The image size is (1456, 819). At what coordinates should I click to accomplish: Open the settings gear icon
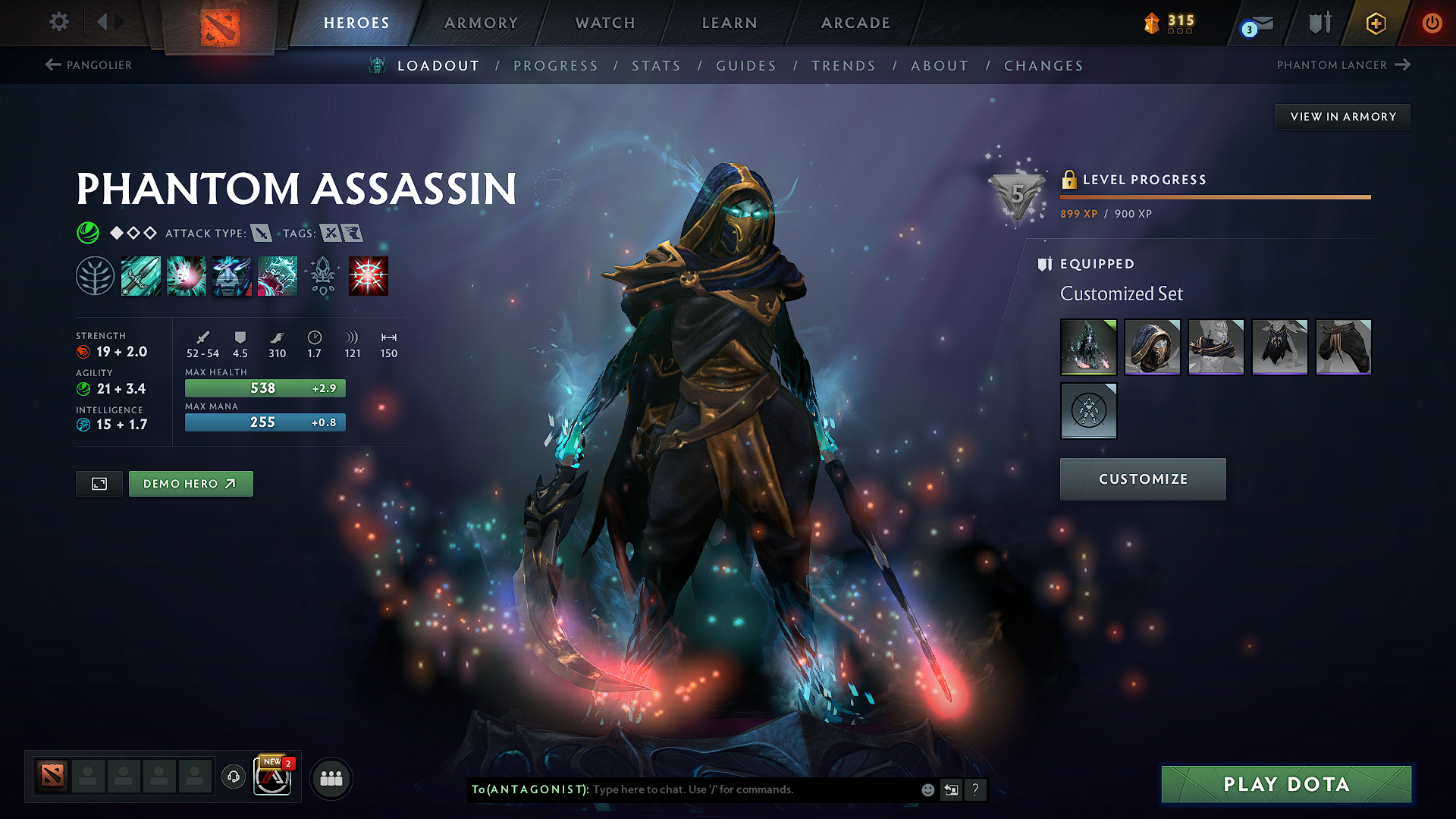pyautogui.click(x=58, y=22)
